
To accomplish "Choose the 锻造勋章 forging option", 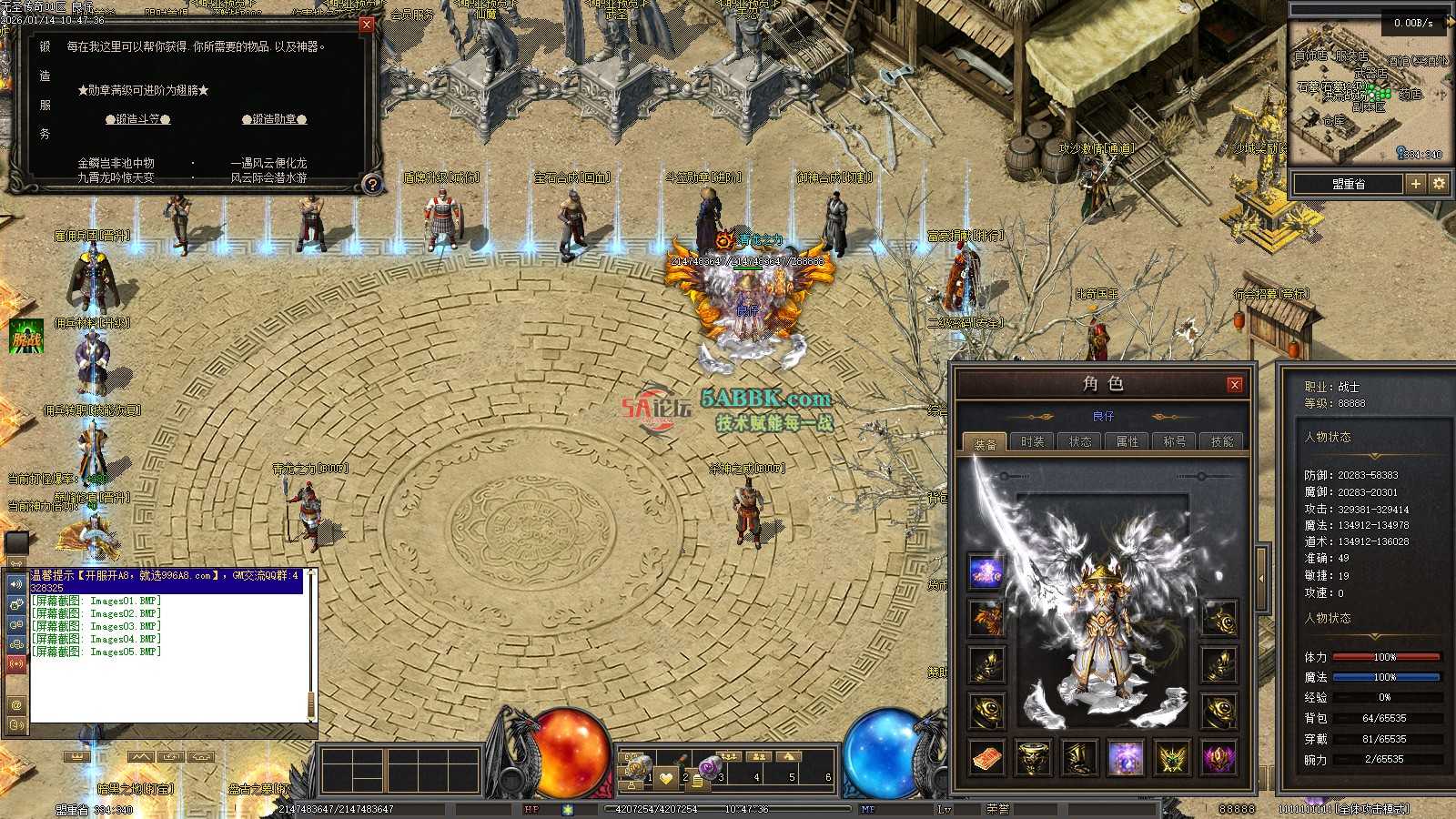I will pos(274,119).
